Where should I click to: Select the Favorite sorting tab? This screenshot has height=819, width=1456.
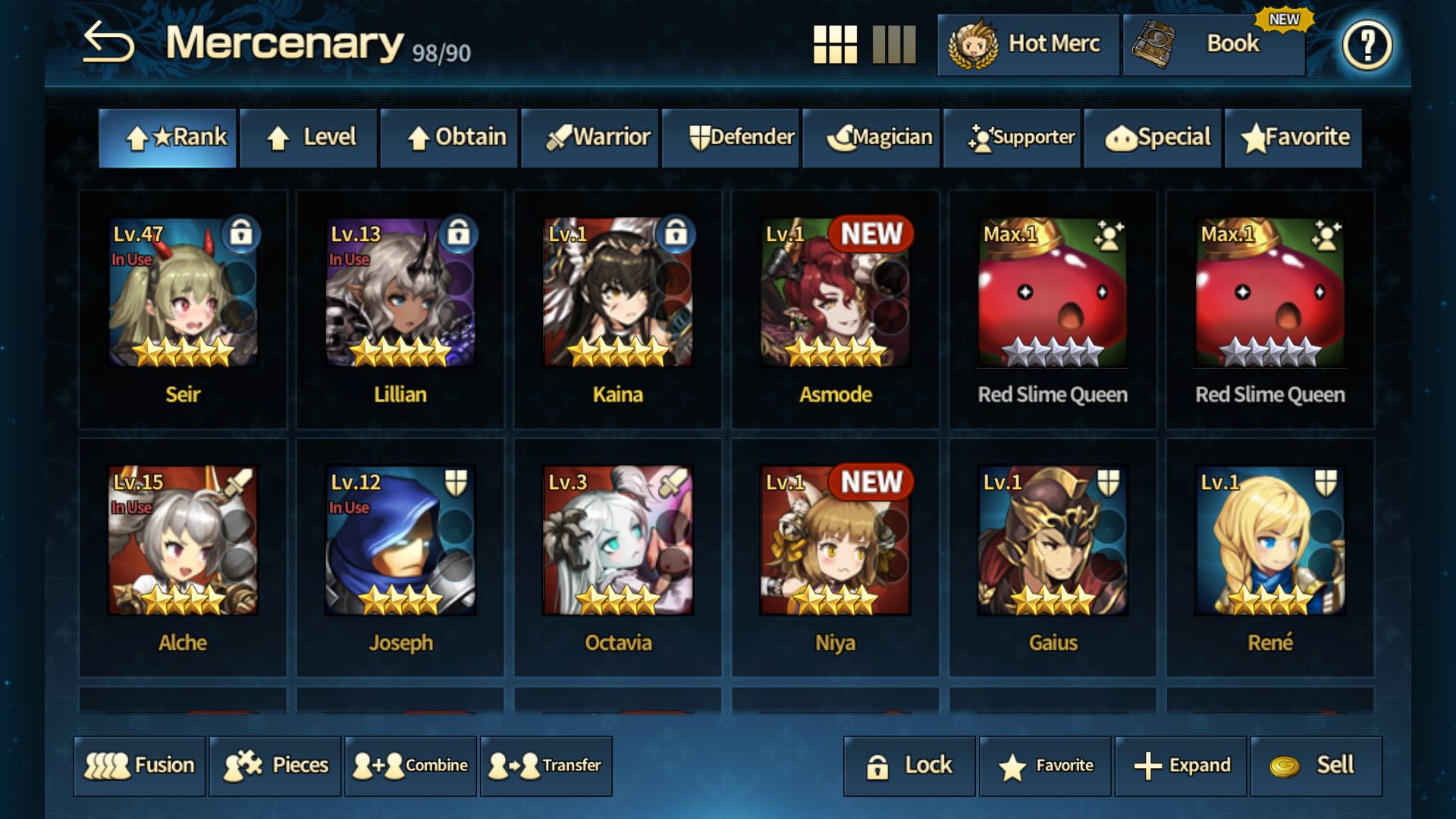1293,137
